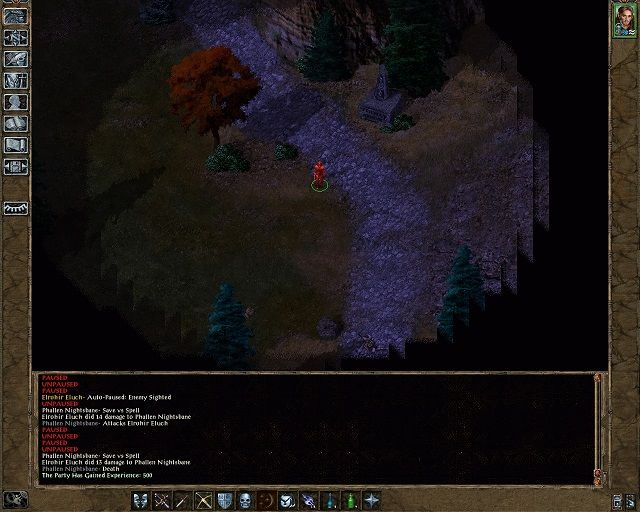The height and width of the screenshot is (512, 640).
Task: Choose the crossed swords attack action
Action: (162, 499)
